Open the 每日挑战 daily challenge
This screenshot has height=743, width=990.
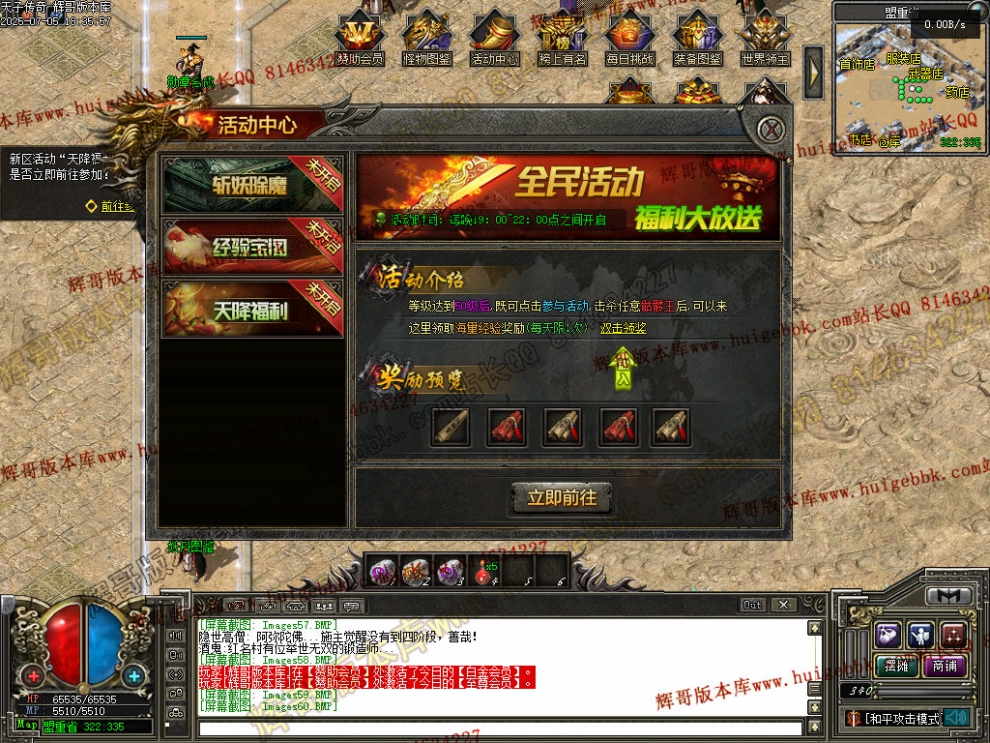(x=630, y=38)
